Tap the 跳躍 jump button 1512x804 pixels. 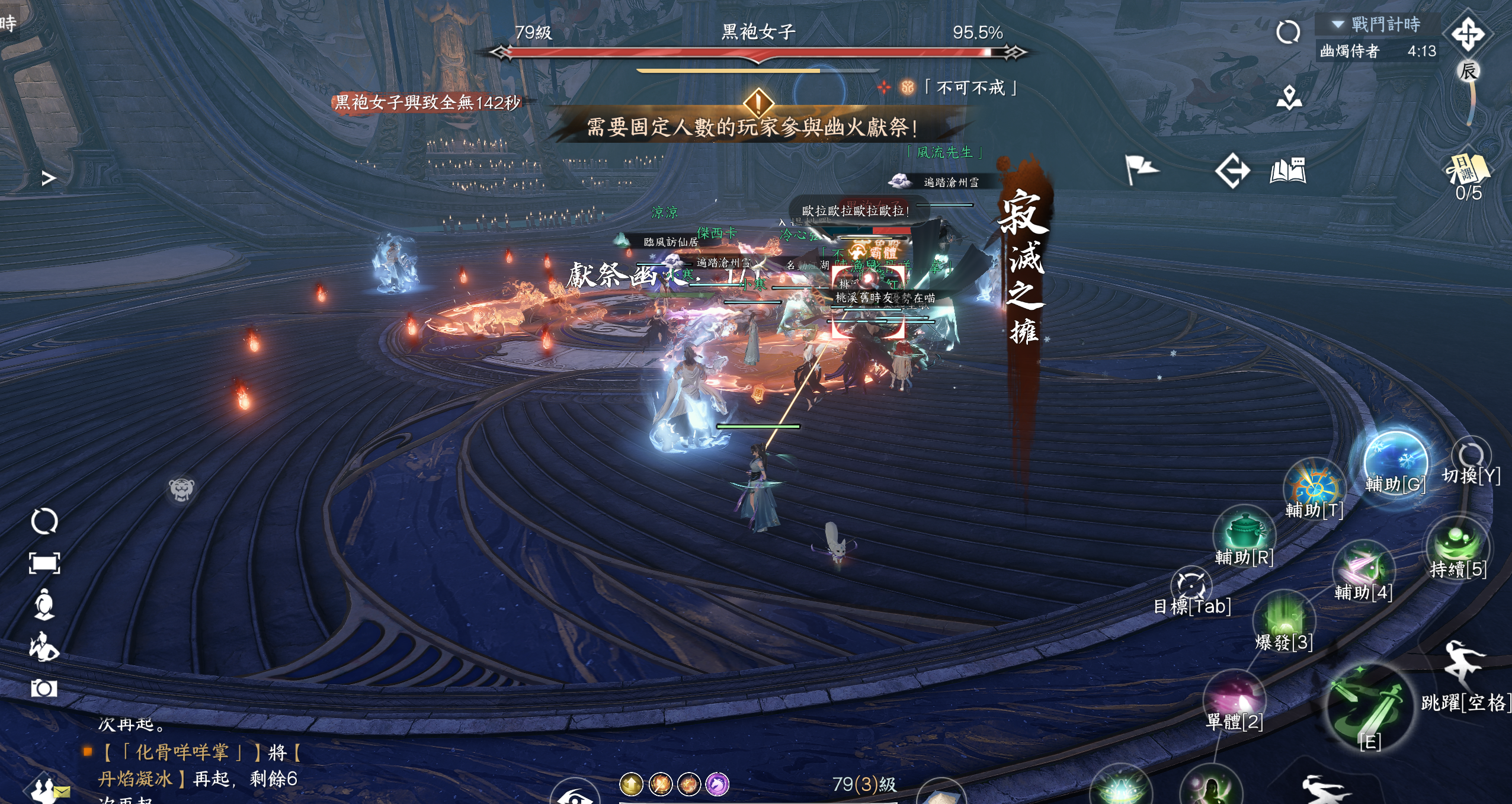click(1463, 664)
